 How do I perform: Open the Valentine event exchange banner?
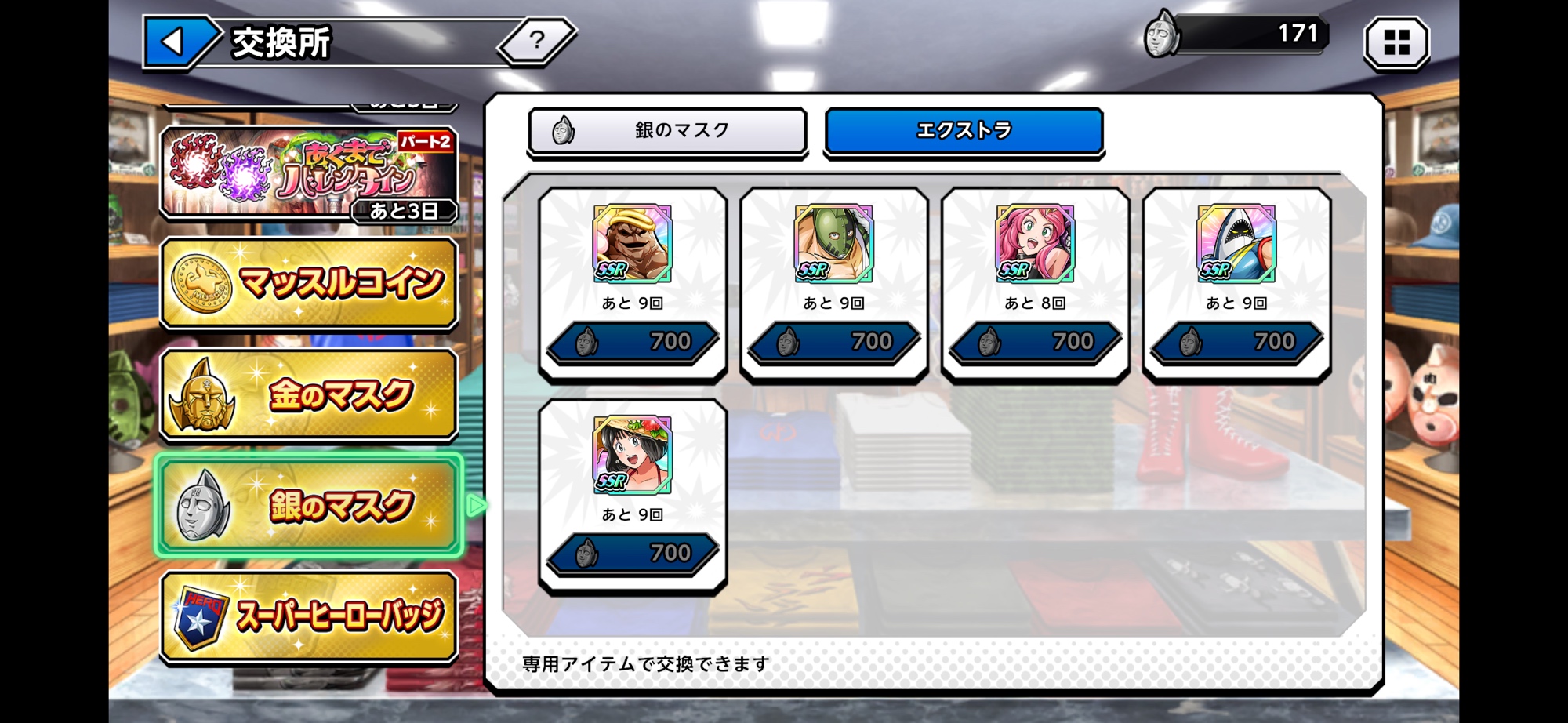point(309,173)
